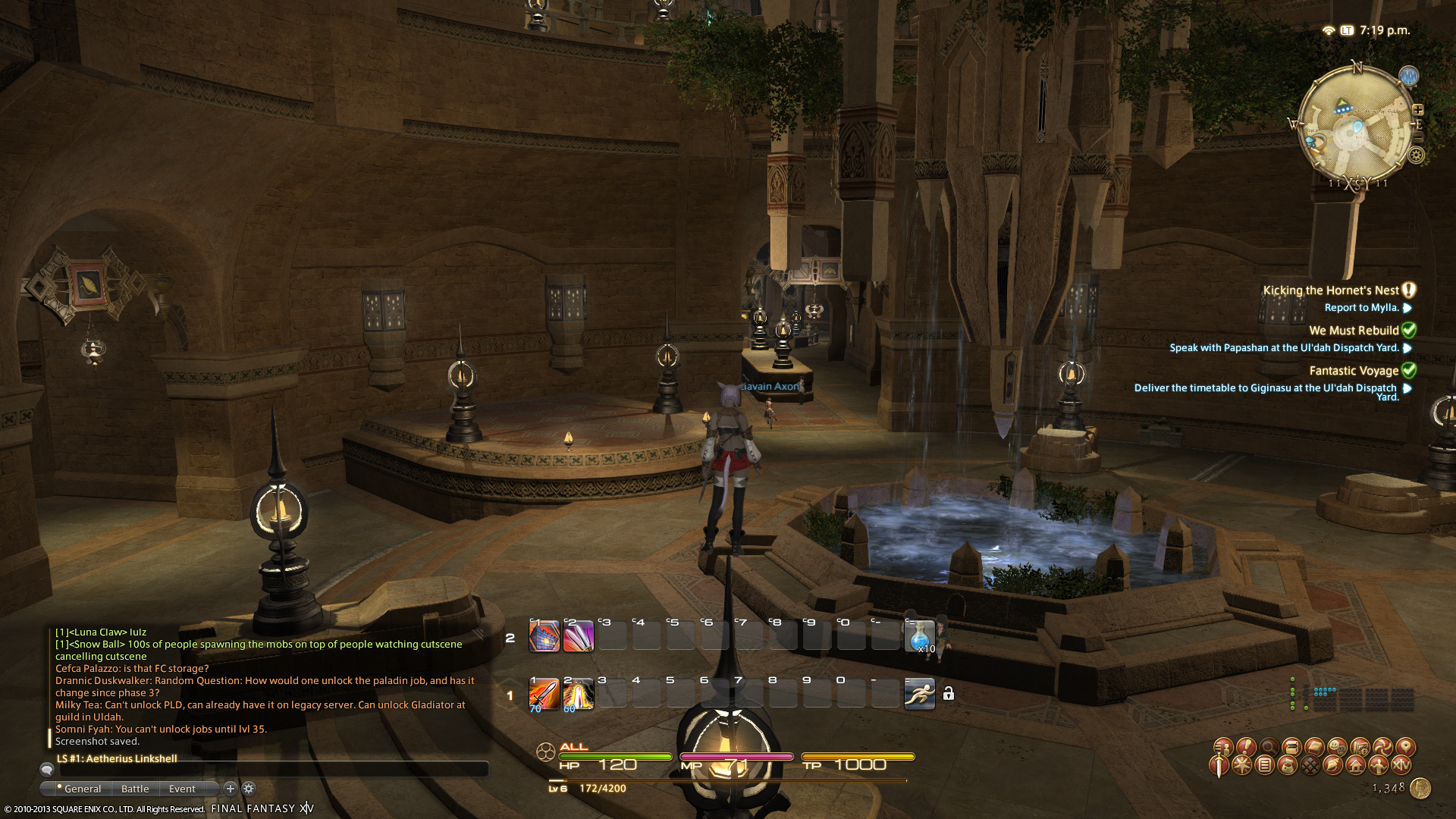The image size is (1456, 819).
Task: Use the fortress wall Rampart ability
Action: [x=544, y=636]
